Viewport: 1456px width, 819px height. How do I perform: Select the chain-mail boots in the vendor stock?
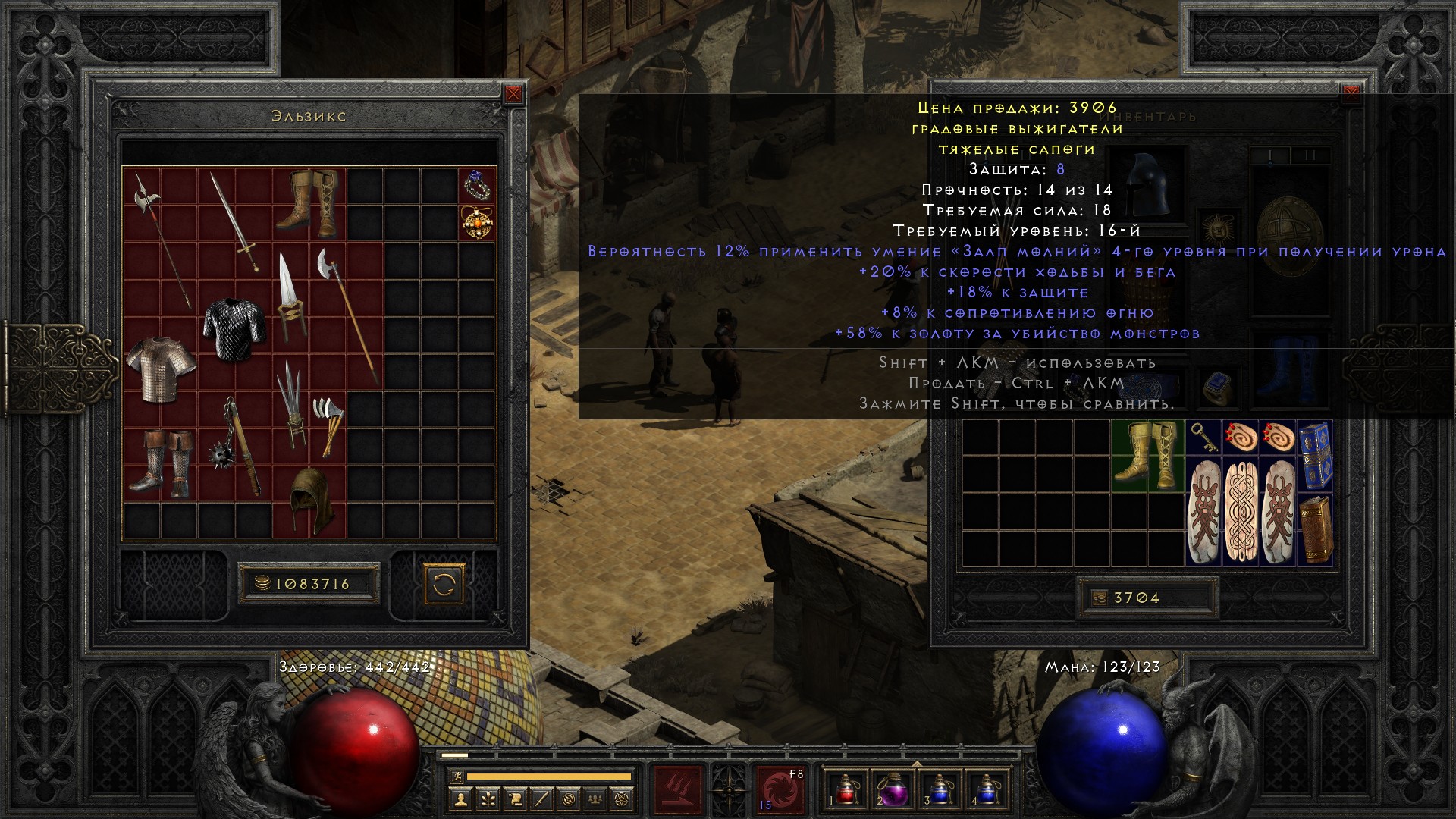160,463
